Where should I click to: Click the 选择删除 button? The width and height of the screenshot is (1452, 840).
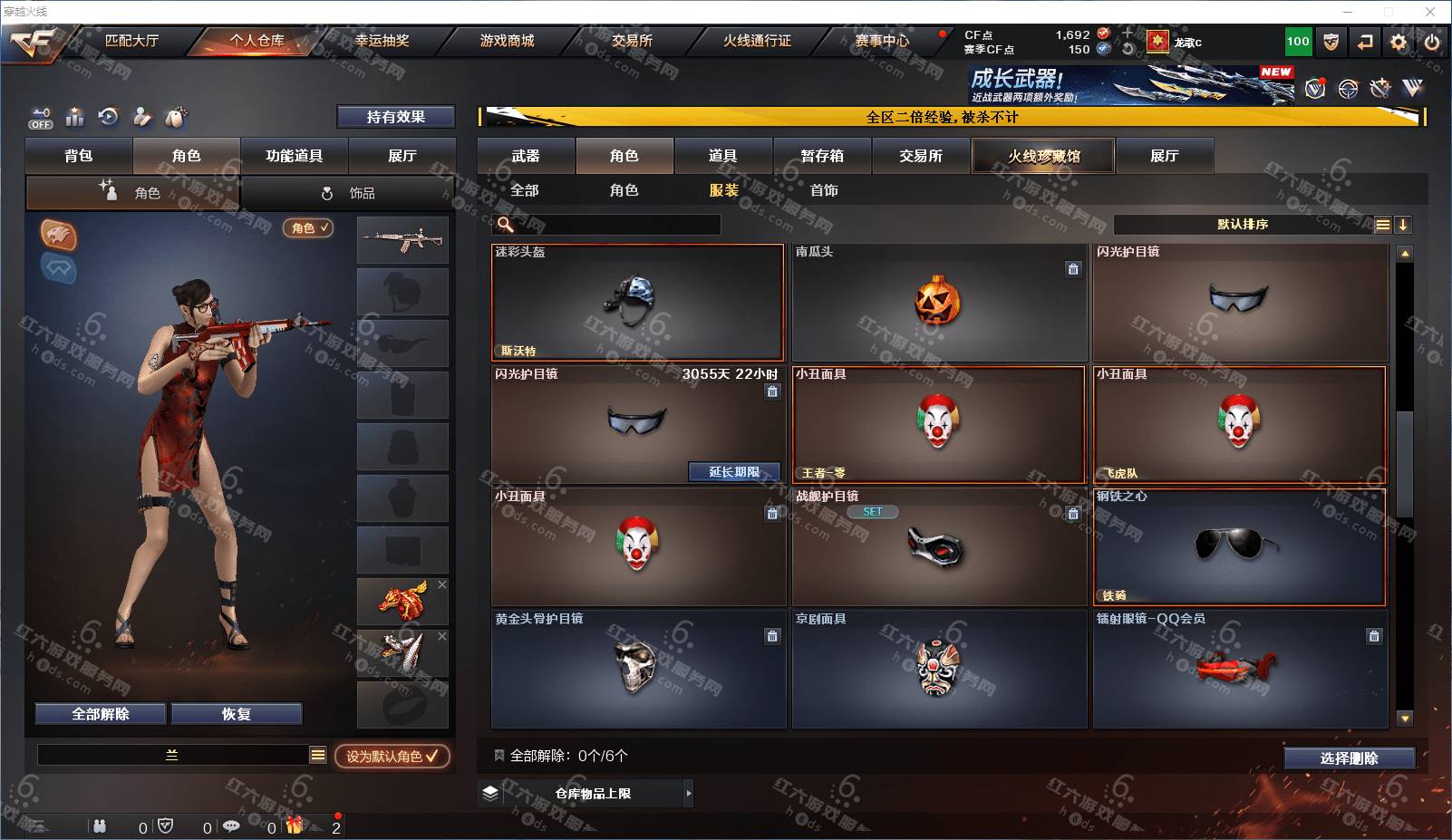pos(1349,758)
